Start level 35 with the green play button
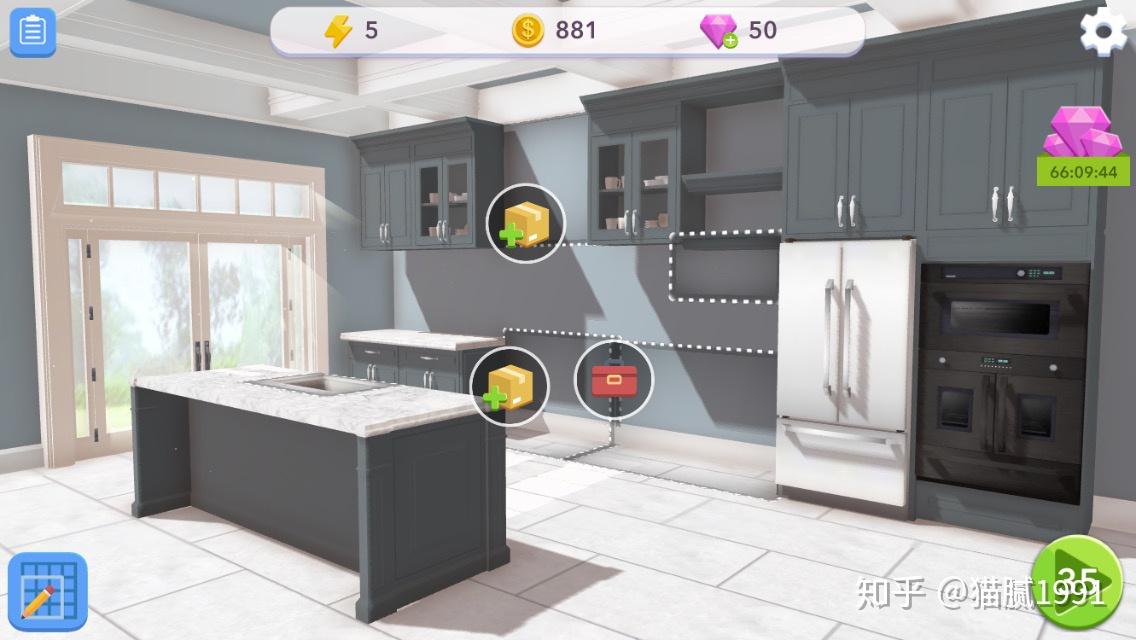 tap(1076, 582)
